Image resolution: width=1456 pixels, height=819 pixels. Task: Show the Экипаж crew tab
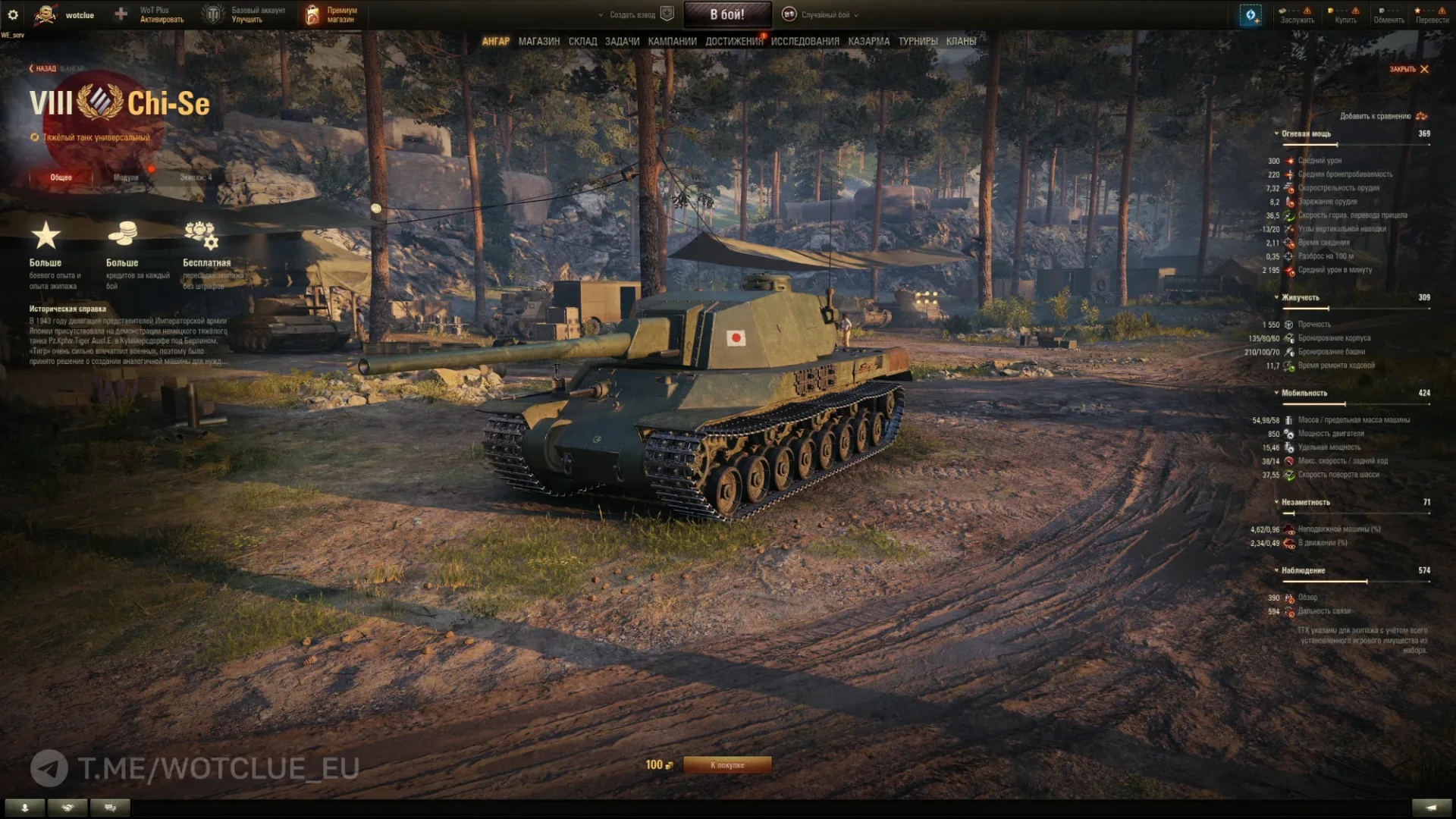(x=196, y=177)
